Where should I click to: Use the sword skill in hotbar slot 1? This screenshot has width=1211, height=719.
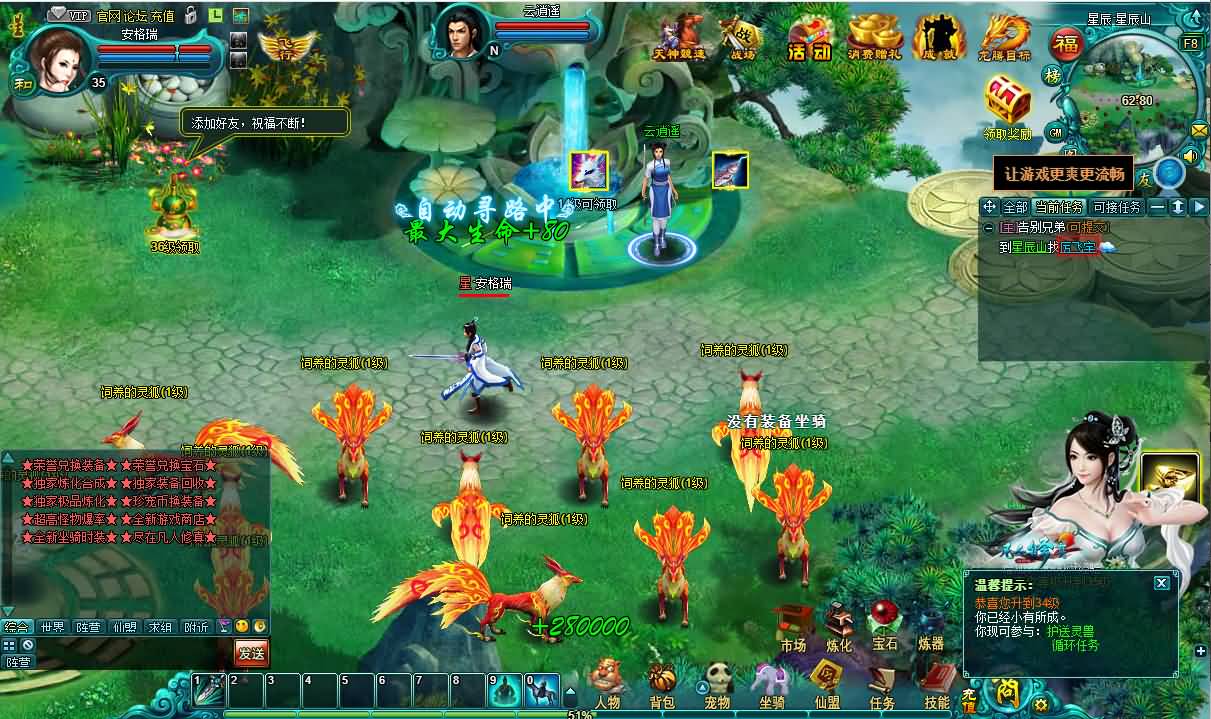pyautogui.click(x=208, y=690)
